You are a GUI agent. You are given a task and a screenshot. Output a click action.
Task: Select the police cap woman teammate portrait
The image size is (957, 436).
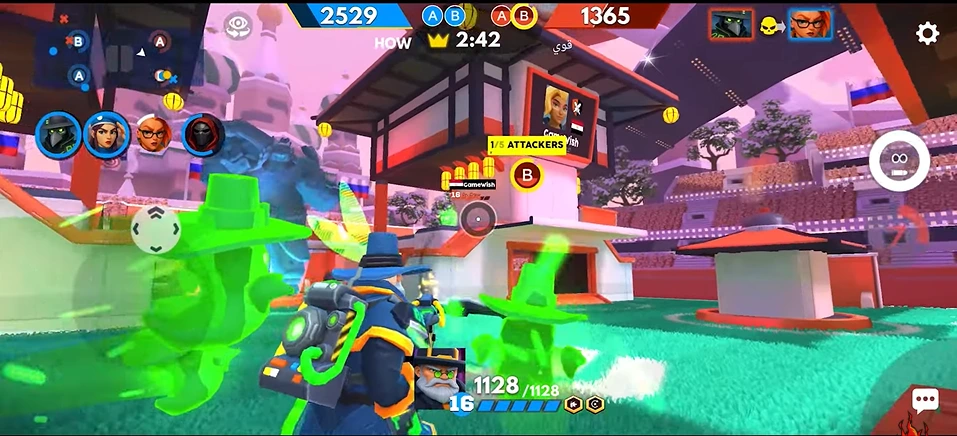[x=106, y=135]
